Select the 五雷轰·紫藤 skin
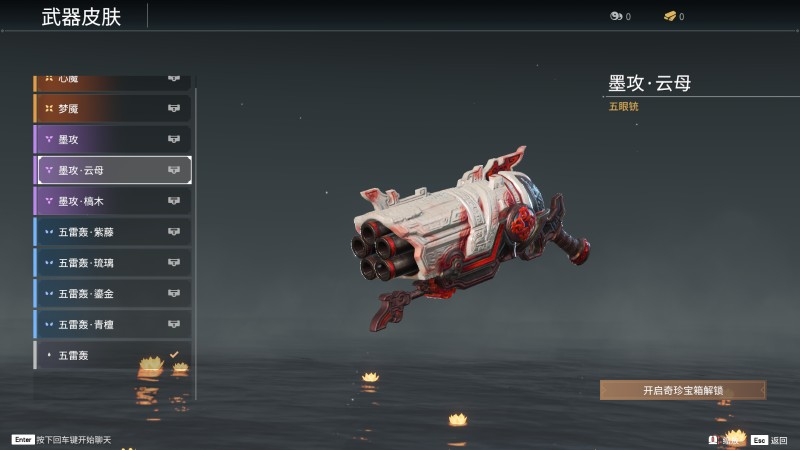The image size is (800, 450). [112, 232]
